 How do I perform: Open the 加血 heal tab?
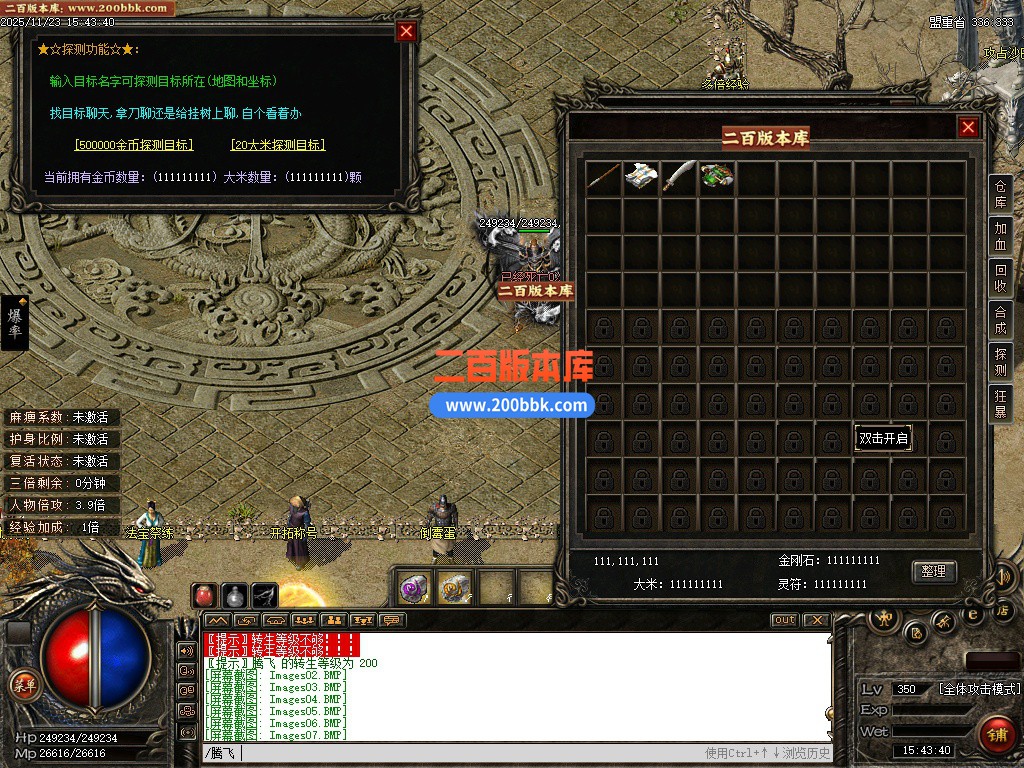(1000, 236)
